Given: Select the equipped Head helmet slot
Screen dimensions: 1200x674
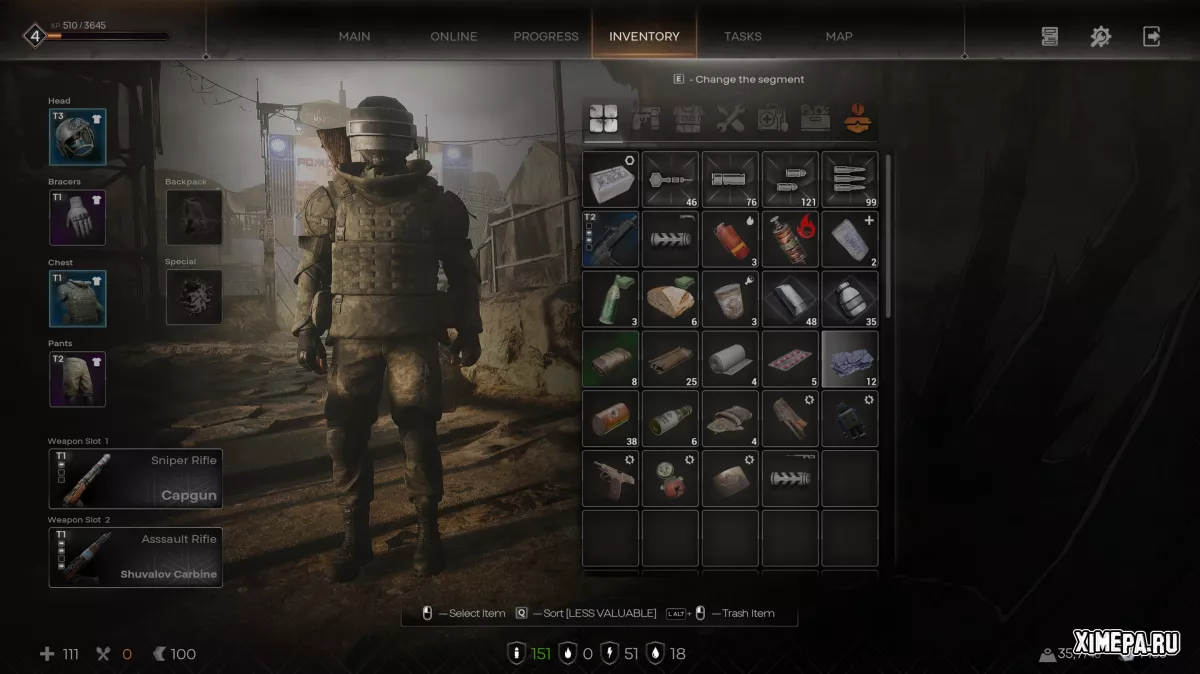Looking at the screenshot, I should [77, 137].
